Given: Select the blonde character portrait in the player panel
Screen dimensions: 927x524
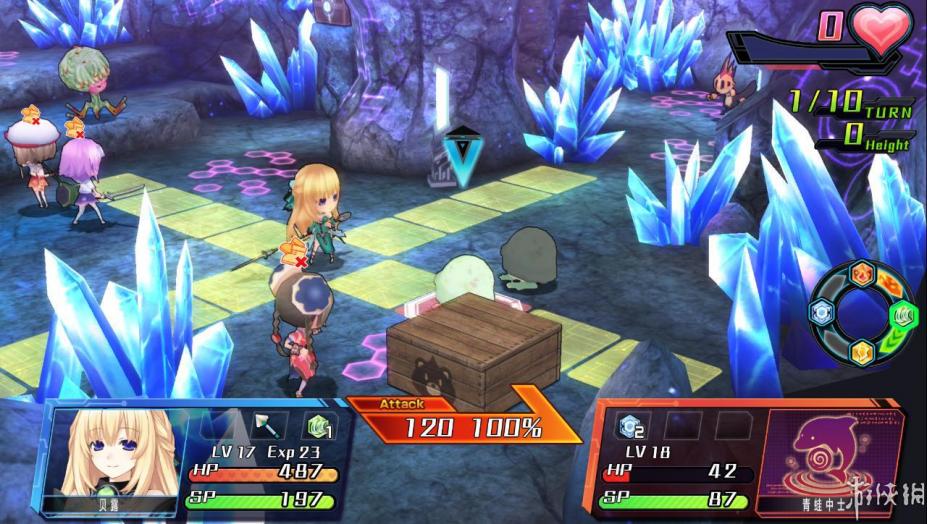Looking at the screenshot, I should click(96, 453).
